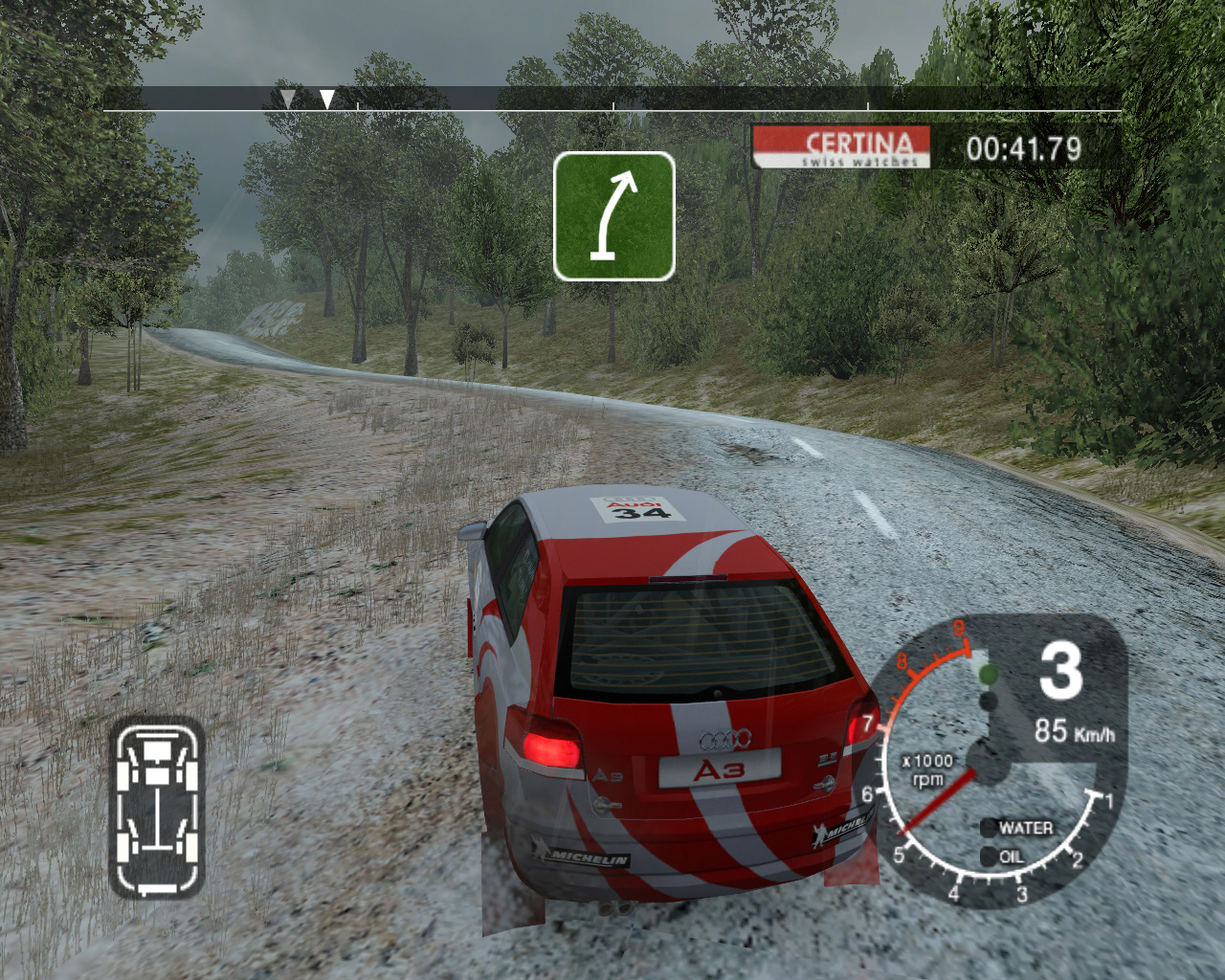The image size is (1225, 980).
Task: Click the green right-turn pace note sign
Action: tap(613, 216)
